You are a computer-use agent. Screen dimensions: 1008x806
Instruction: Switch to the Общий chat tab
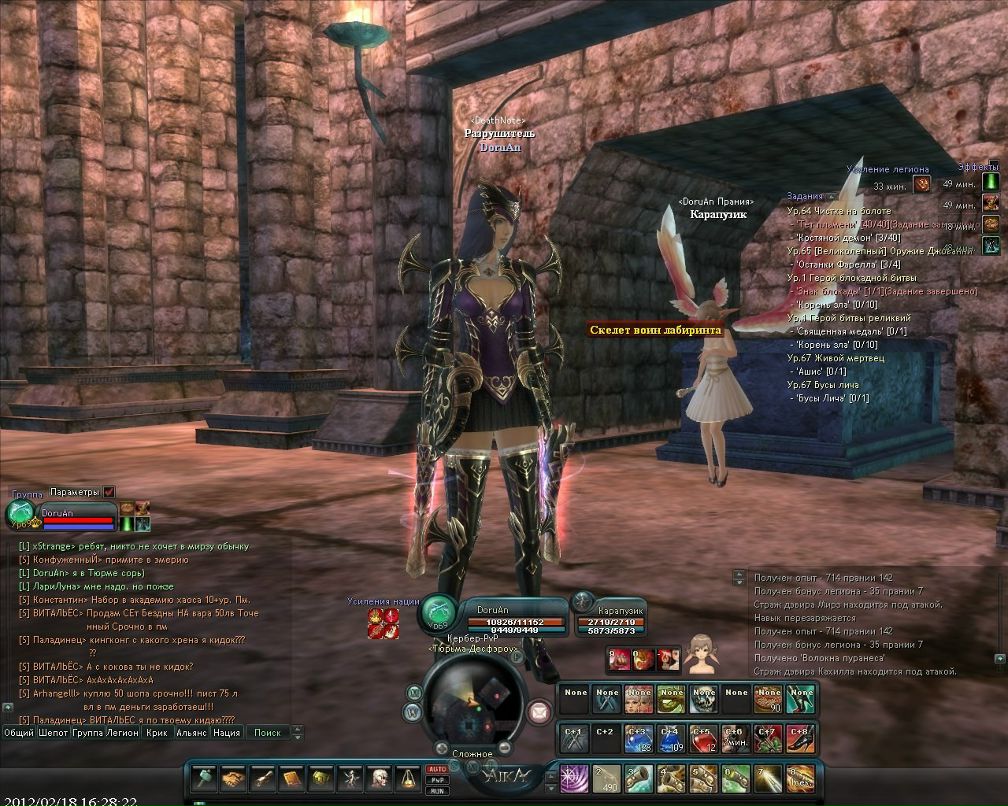pyautogui.click(x=19, y=732)
